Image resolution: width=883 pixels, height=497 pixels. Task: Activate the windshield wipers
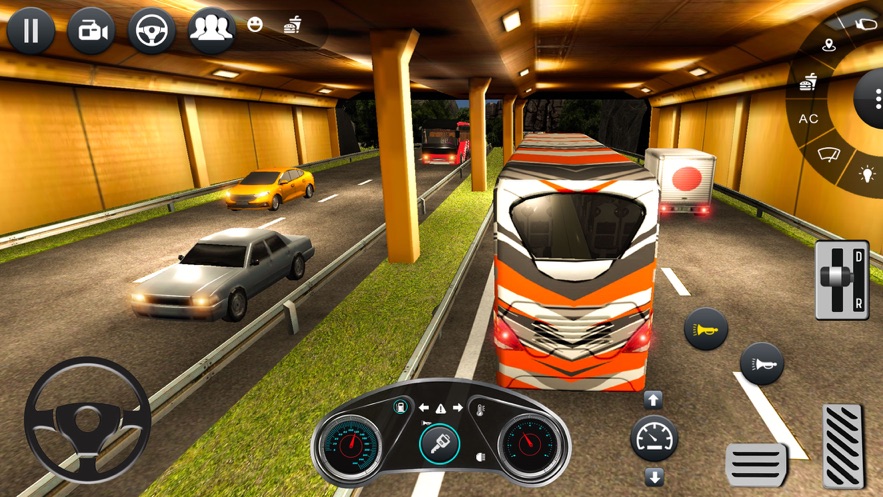click(829, 155)
